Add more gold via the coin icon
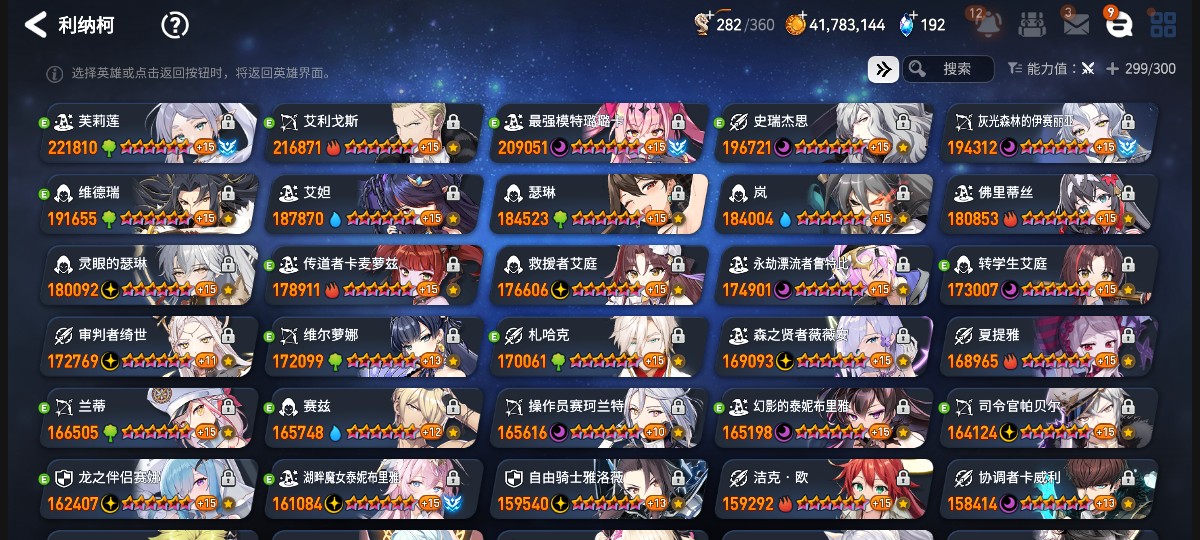1200x540 pixels. 796,25
